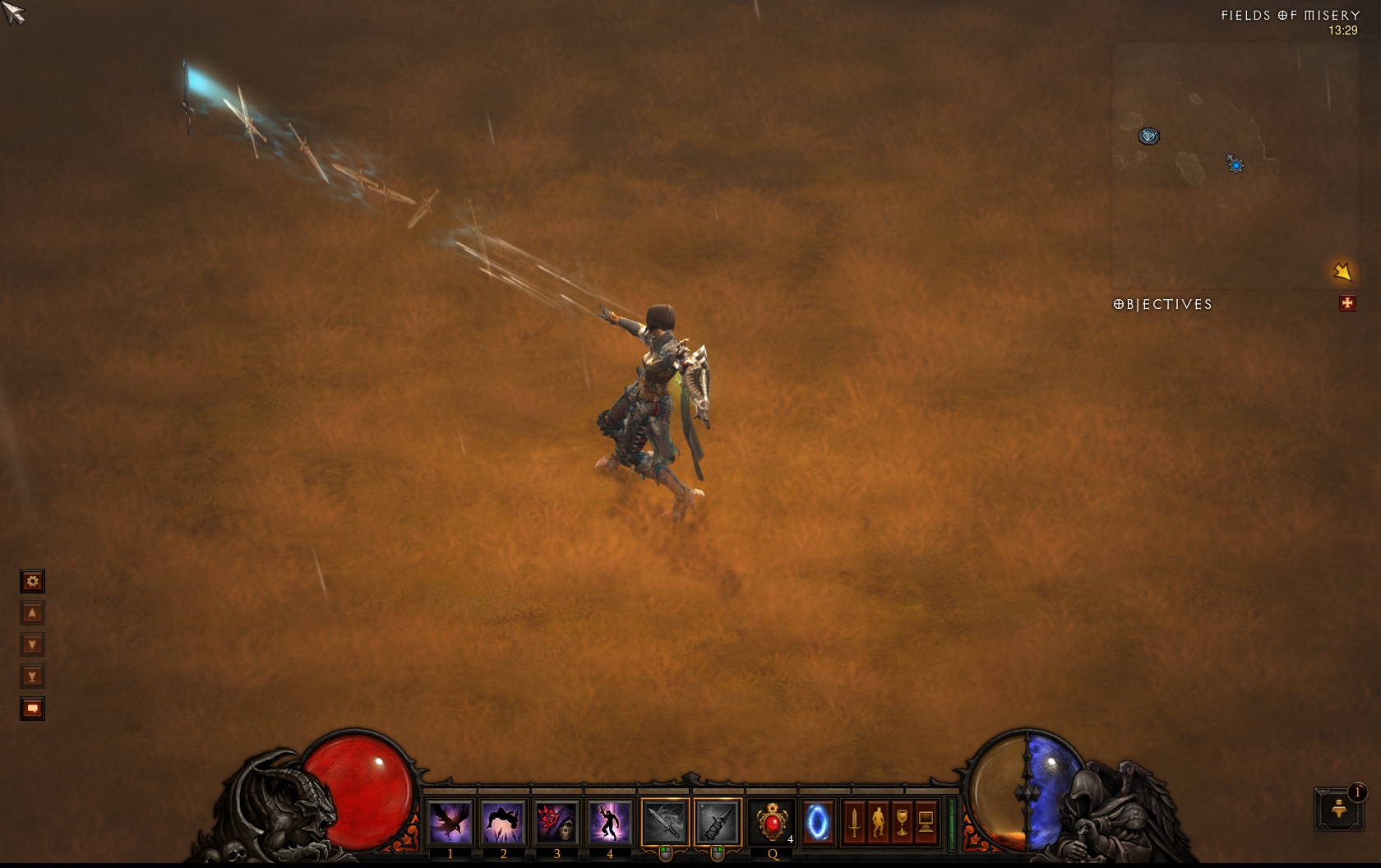
Task: Select the right-mouse wrapped spike skill slot
Action: (717, 821)
